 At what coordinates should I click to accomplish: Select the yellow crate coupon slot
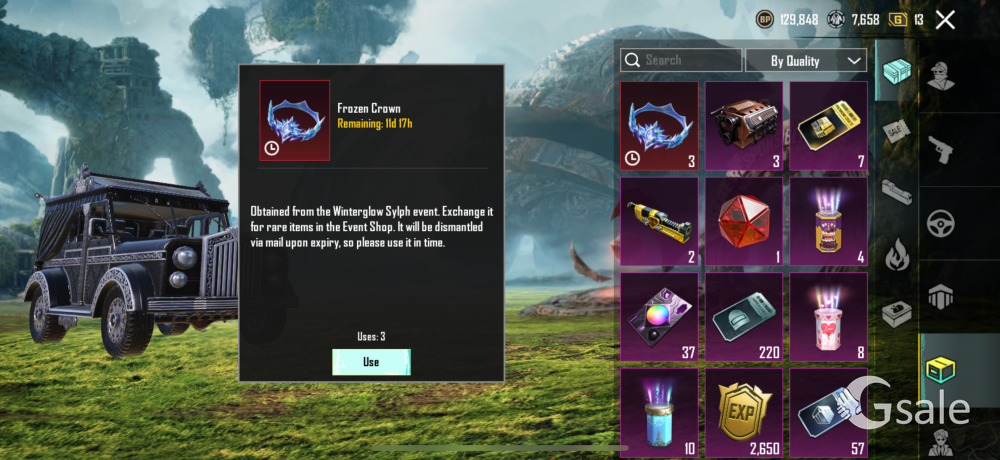tap(829, 126)
